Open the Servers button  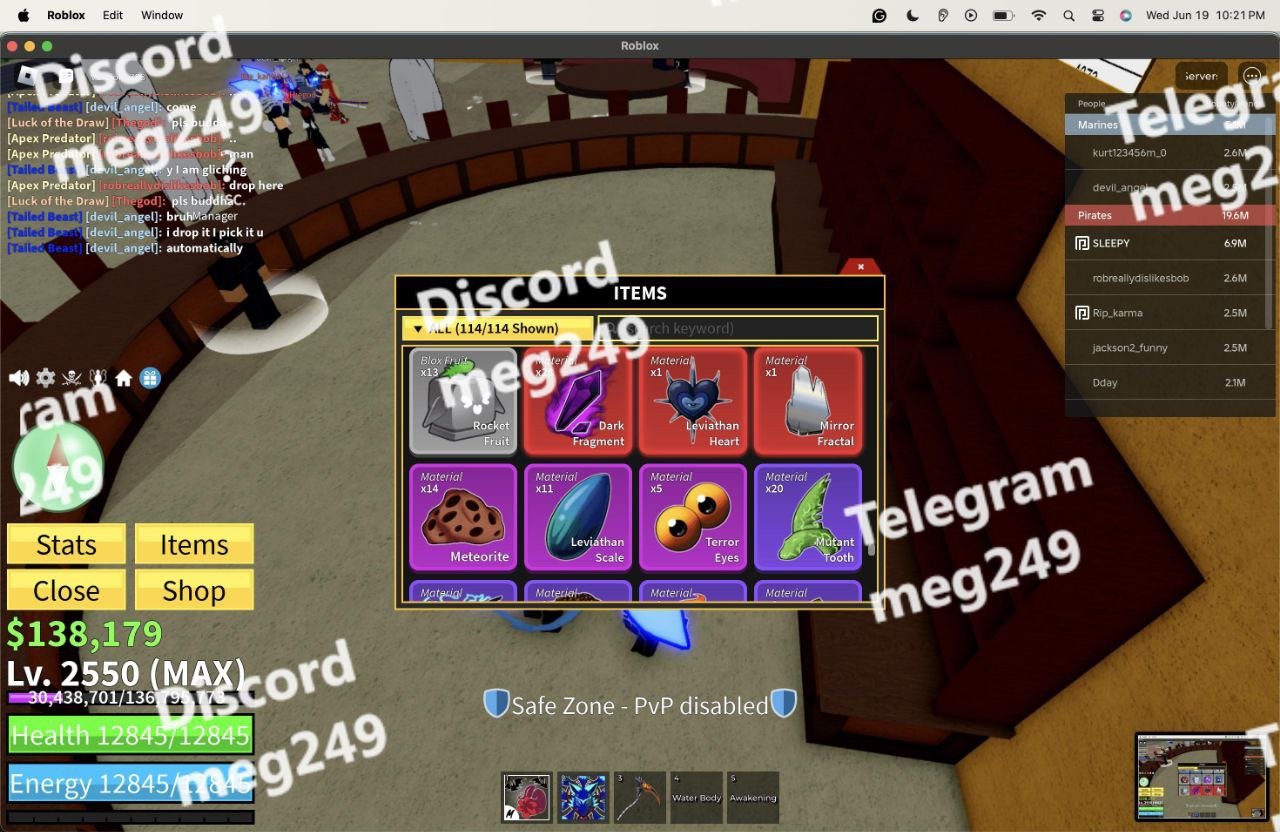[1200, 76]
